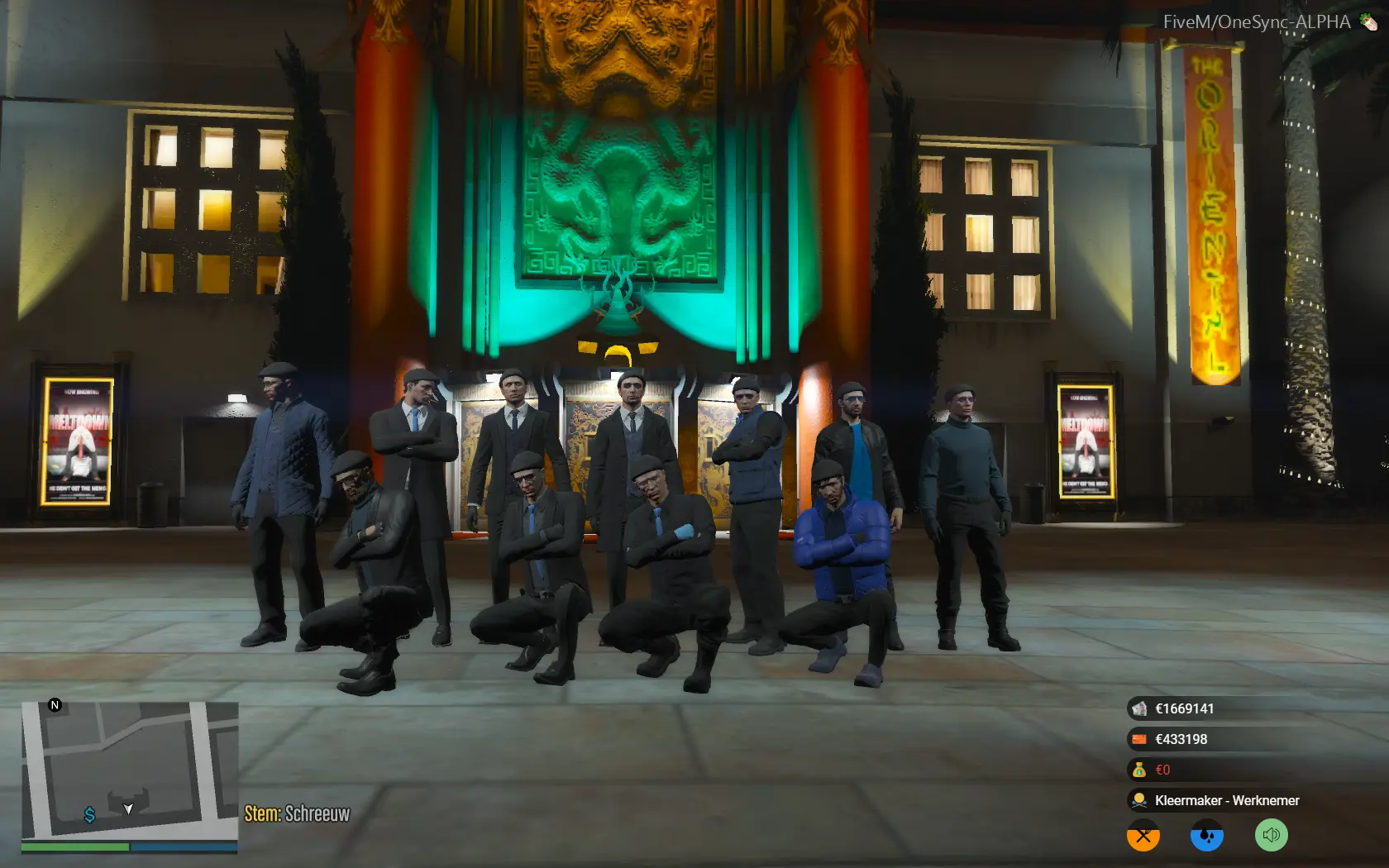
Task: Click the money bag icon next to red €0
Action: tap(1139, 770)
